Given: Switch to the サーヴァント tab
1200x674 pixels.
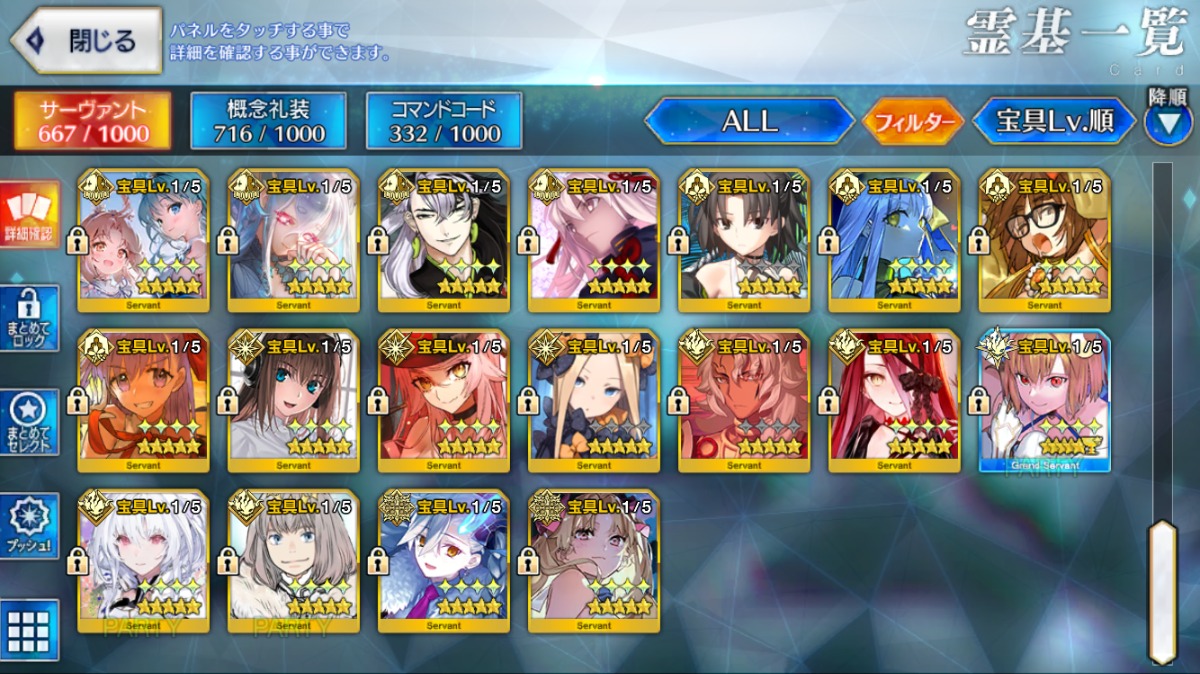Looking at the screenshot, I should [93, 121].
